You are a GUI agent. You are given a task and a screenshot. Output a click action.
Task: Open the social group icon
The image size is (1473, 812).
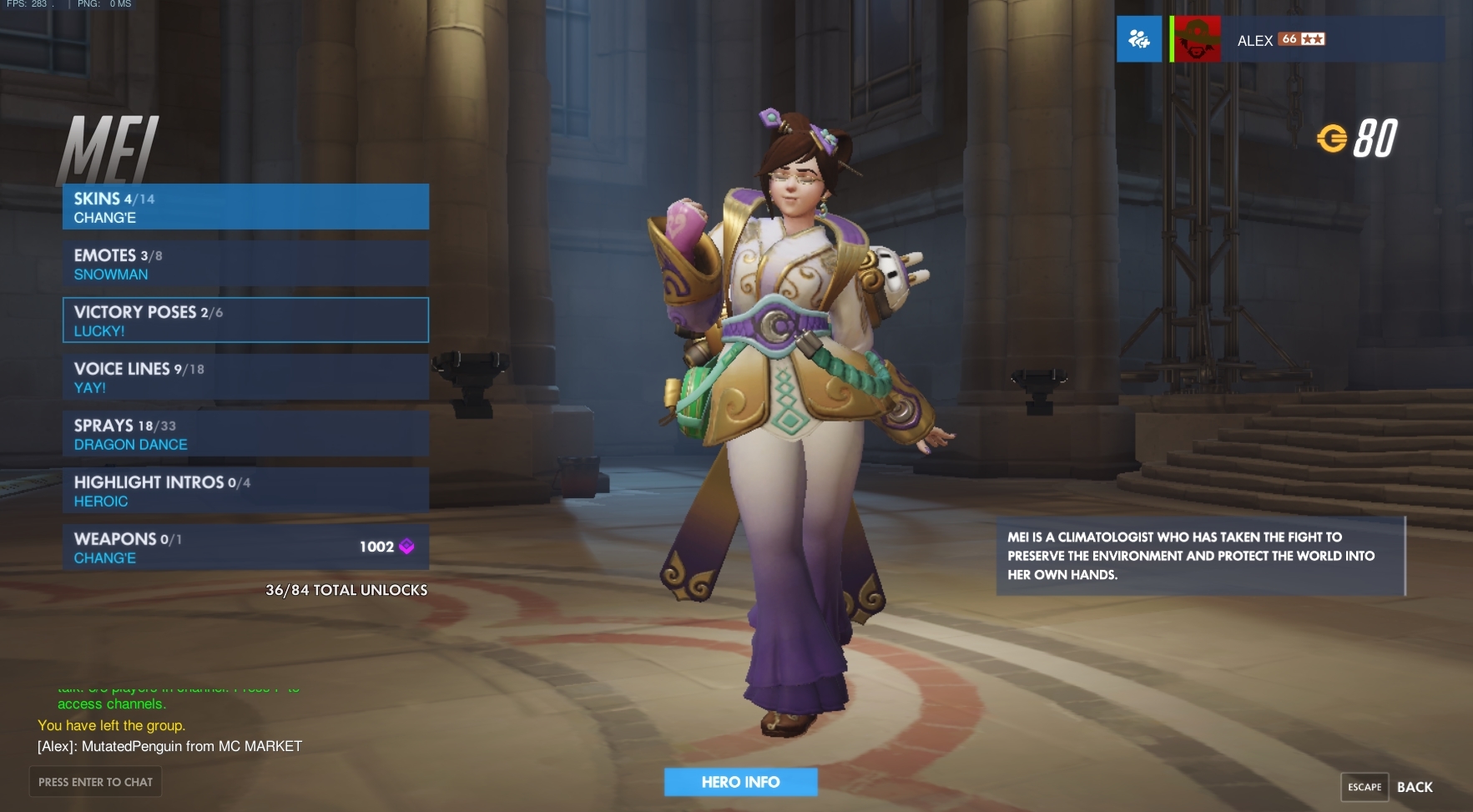tap(1139, 39)
